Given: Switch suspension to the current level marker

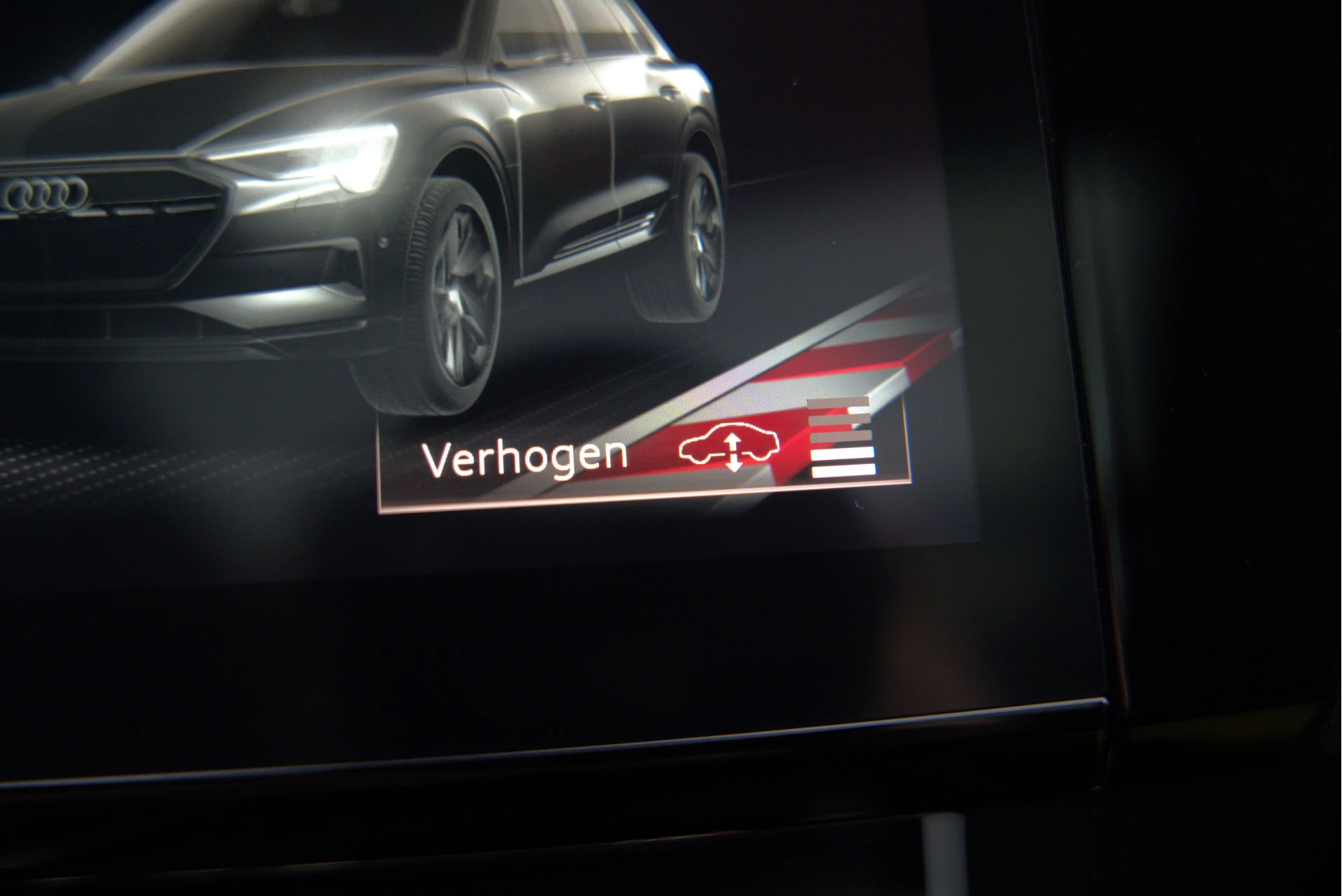Looking at the screenshot, I should pos(842,461).
